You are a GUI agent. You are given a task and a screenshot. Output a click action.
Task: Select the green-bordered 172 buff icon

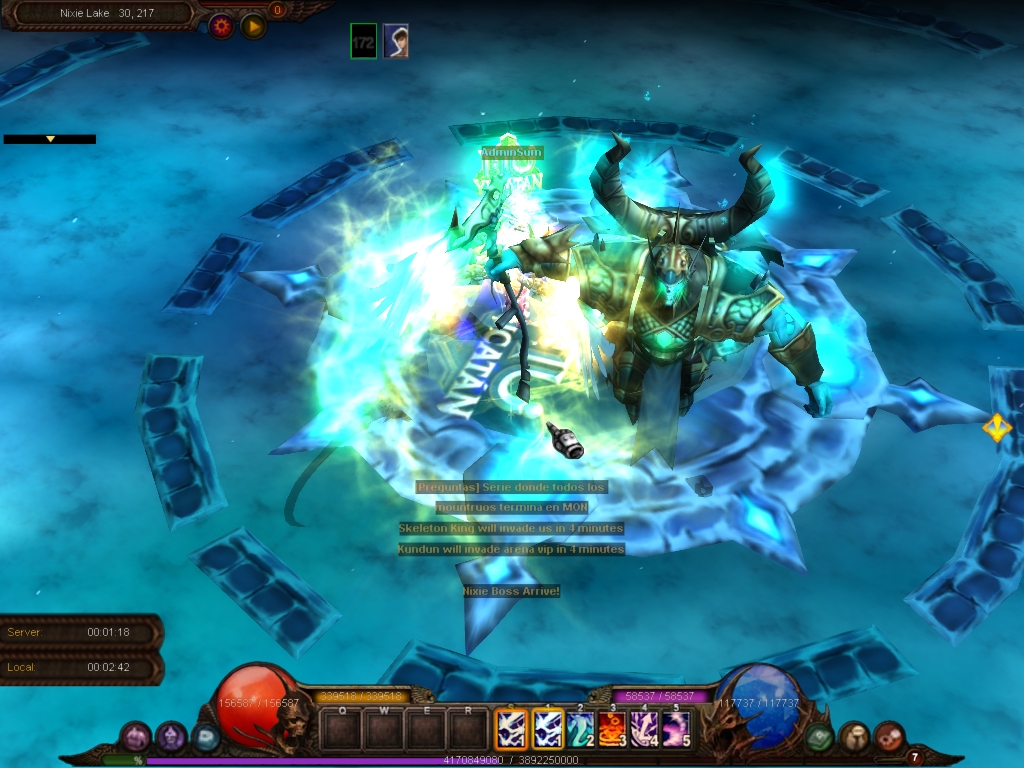364,41
